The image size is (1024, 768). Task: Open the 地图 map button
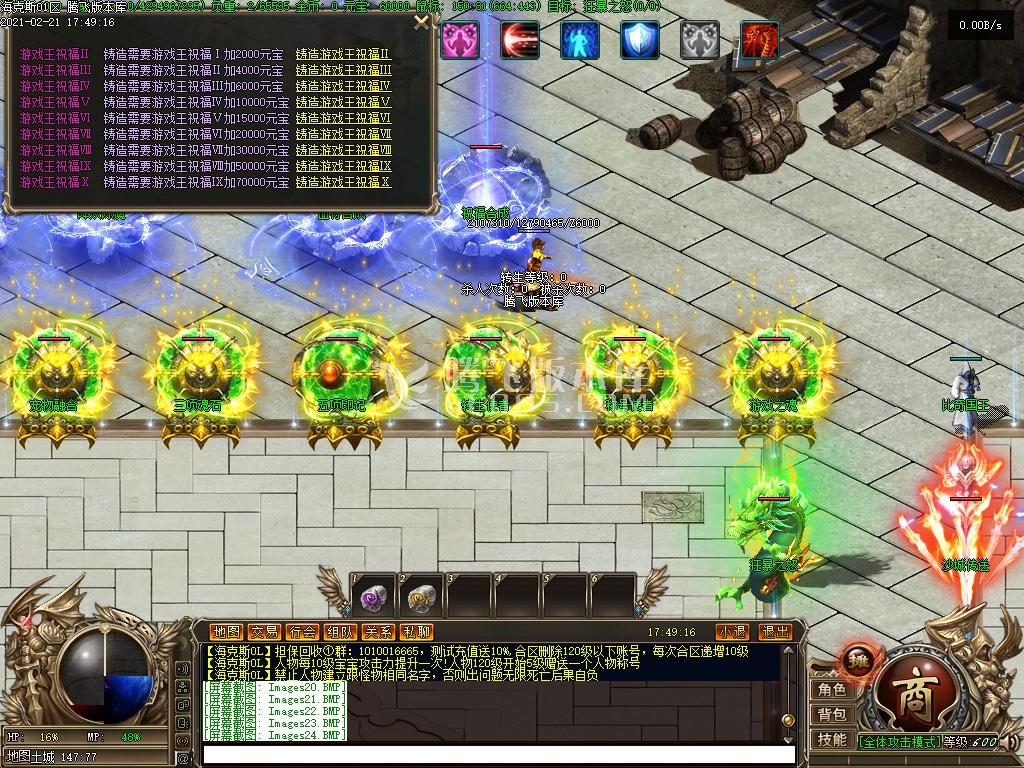coord(227,632)
